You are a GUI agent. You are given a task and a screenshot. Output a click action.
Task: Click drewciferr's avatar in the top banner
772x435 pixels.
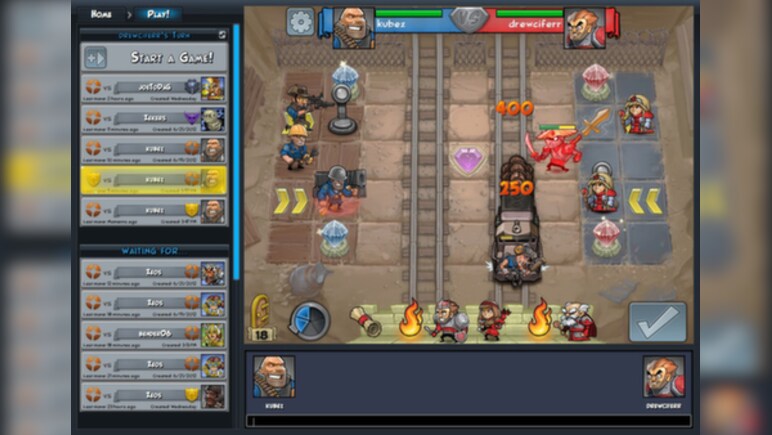coord(584,28)
